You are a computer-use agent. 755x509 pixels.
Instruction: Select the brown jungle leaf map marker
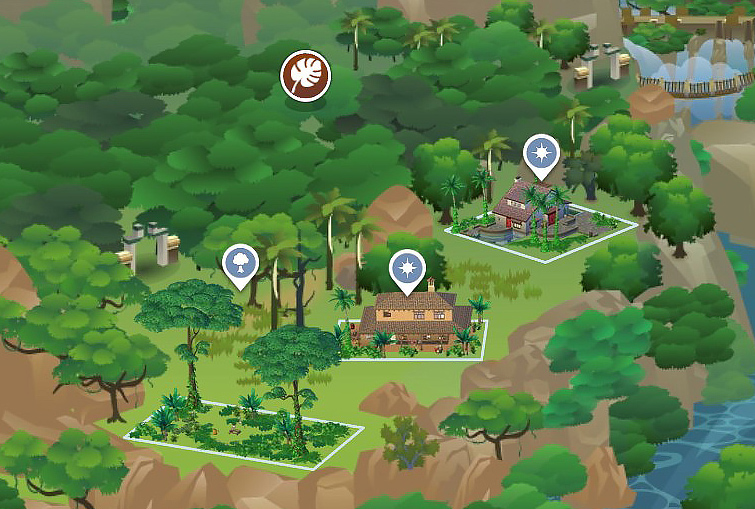click(x=305, y=75)
